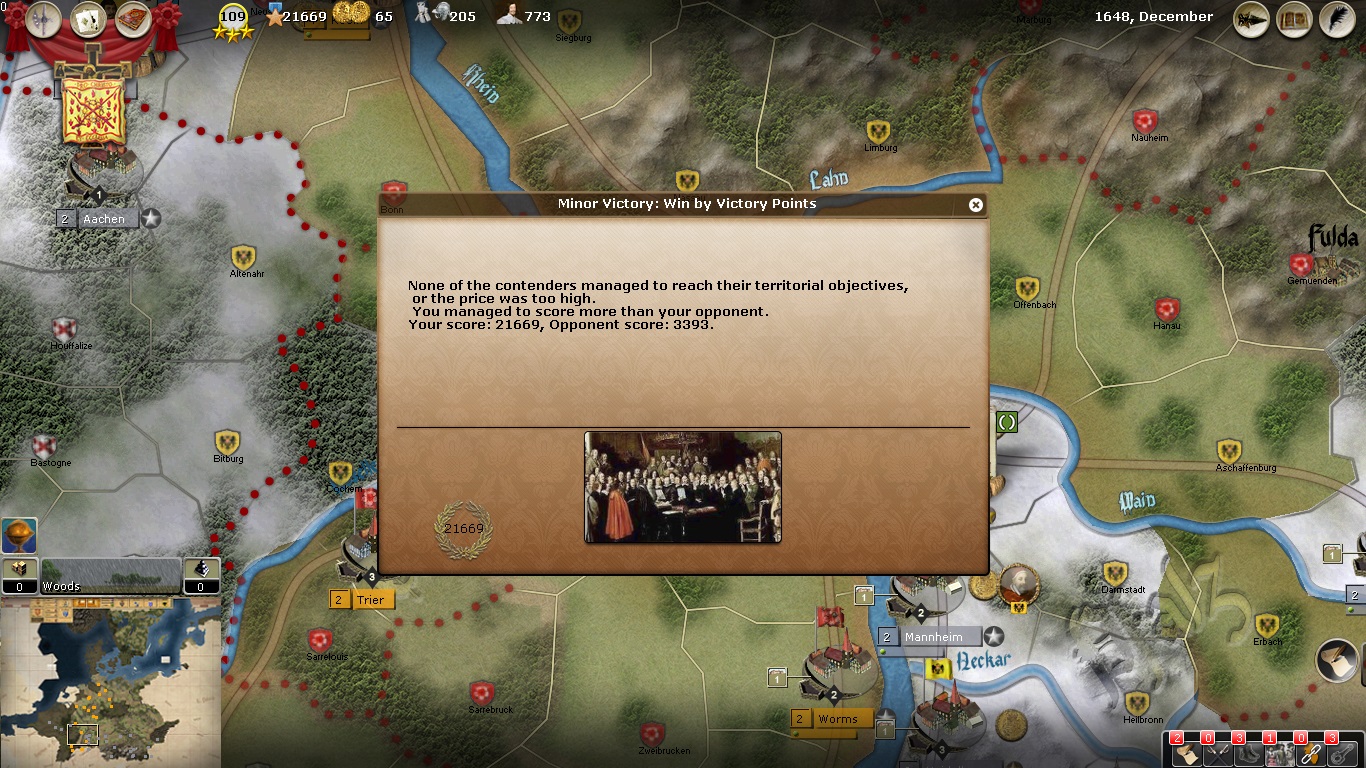1366x768 pixels.
Task: Open the red ledger book
Action: [x=132, y=19]
